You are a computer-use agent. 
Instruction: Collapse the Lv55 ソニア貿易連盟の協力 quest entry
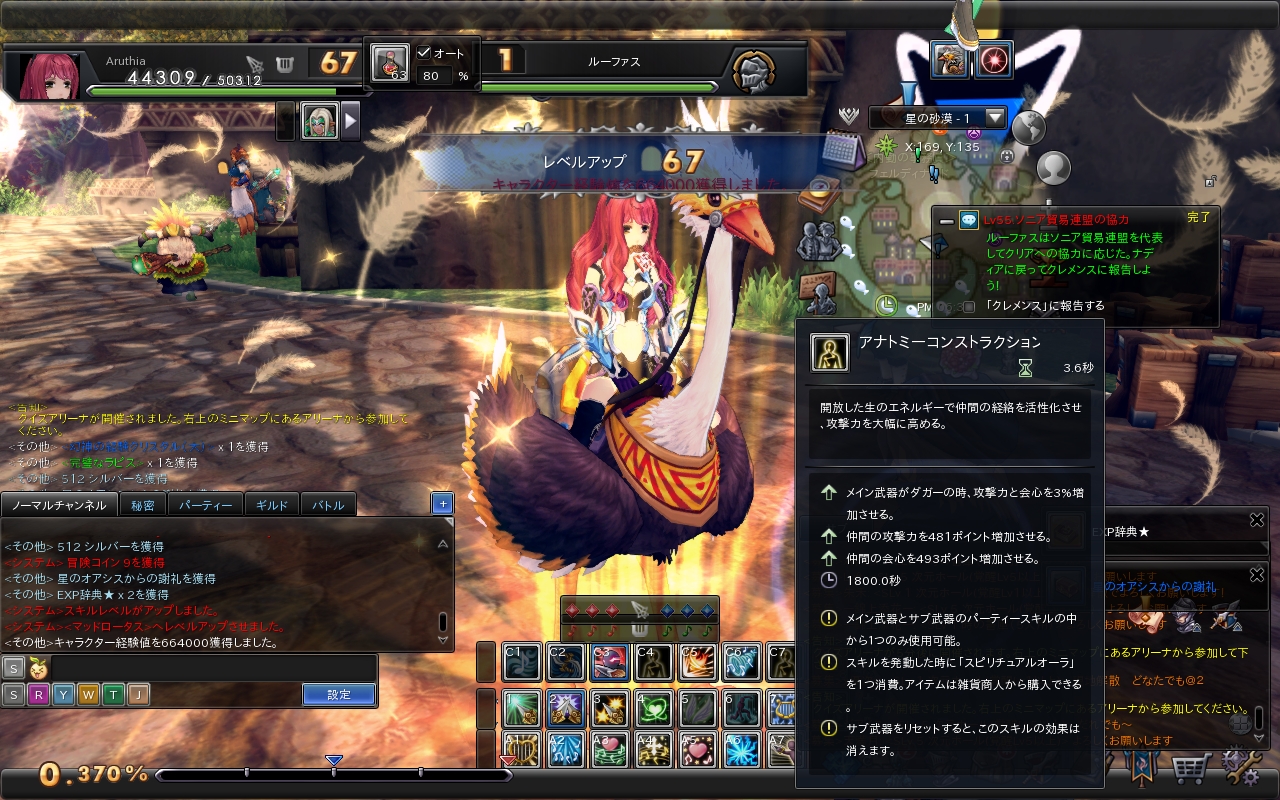coord(946,221)
